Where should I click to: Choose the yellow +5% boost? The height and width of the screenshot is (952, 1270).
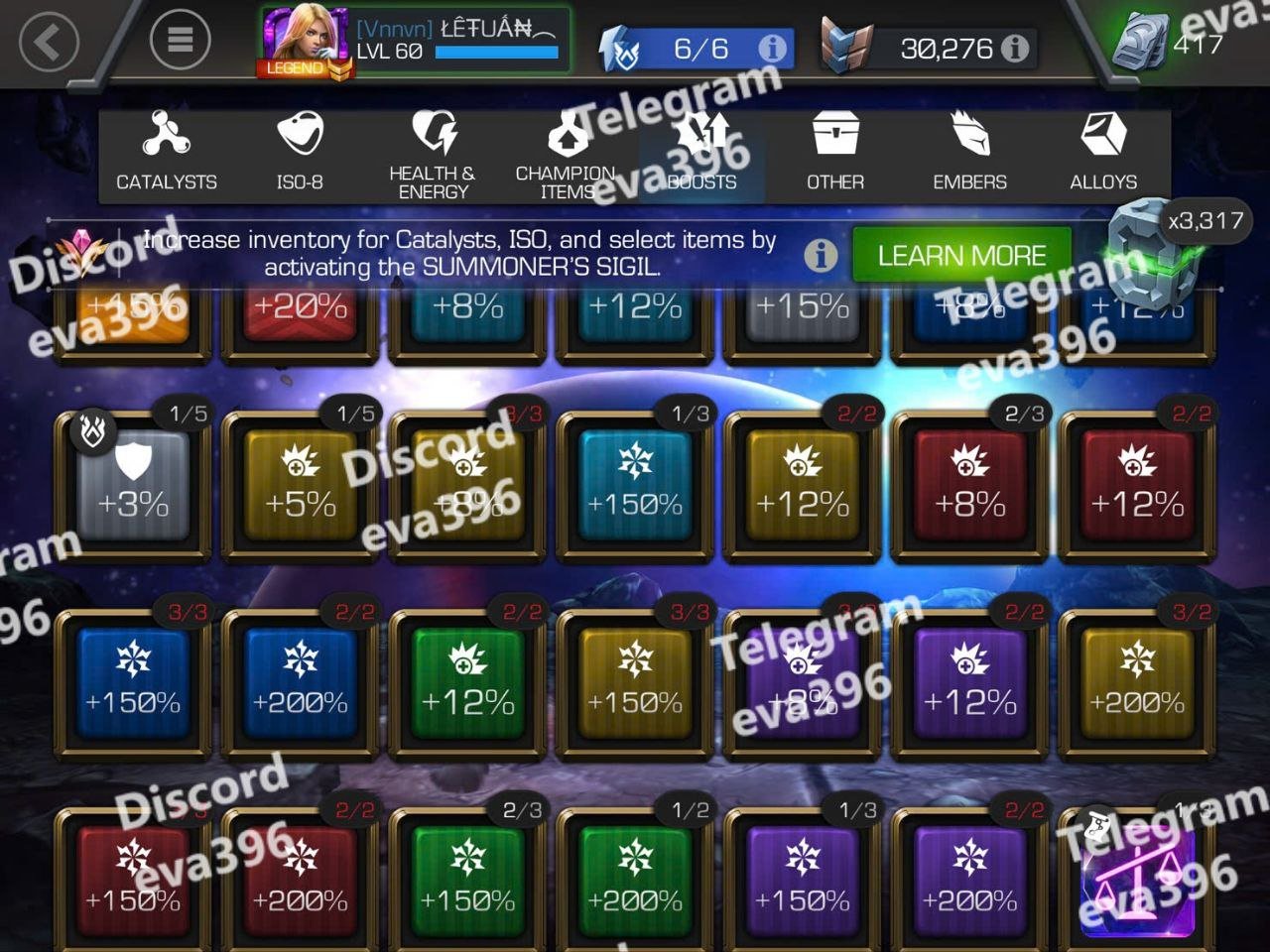pyautogui.click(x=301, y=486)
